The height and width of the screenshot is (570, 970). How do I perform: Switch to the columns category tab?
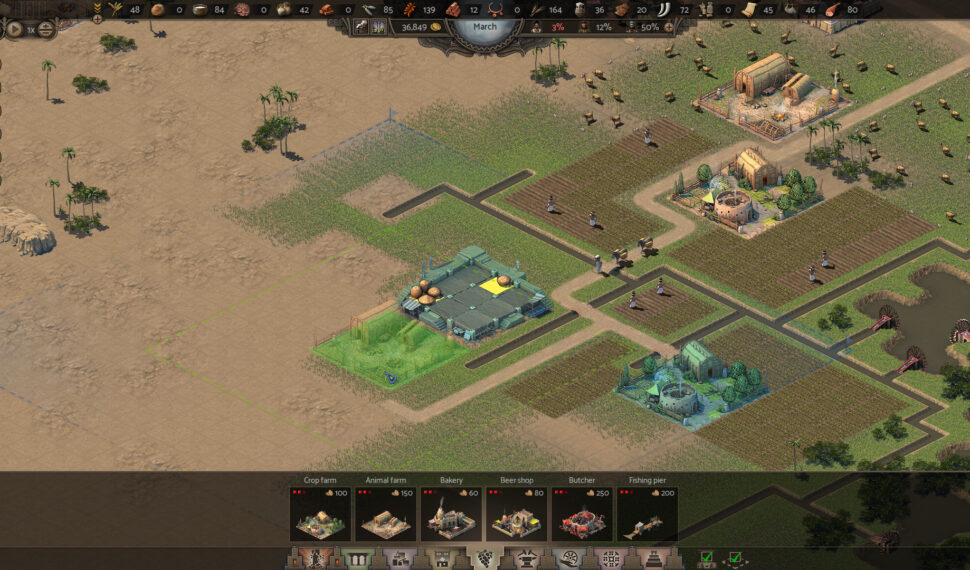coord(355,558)
